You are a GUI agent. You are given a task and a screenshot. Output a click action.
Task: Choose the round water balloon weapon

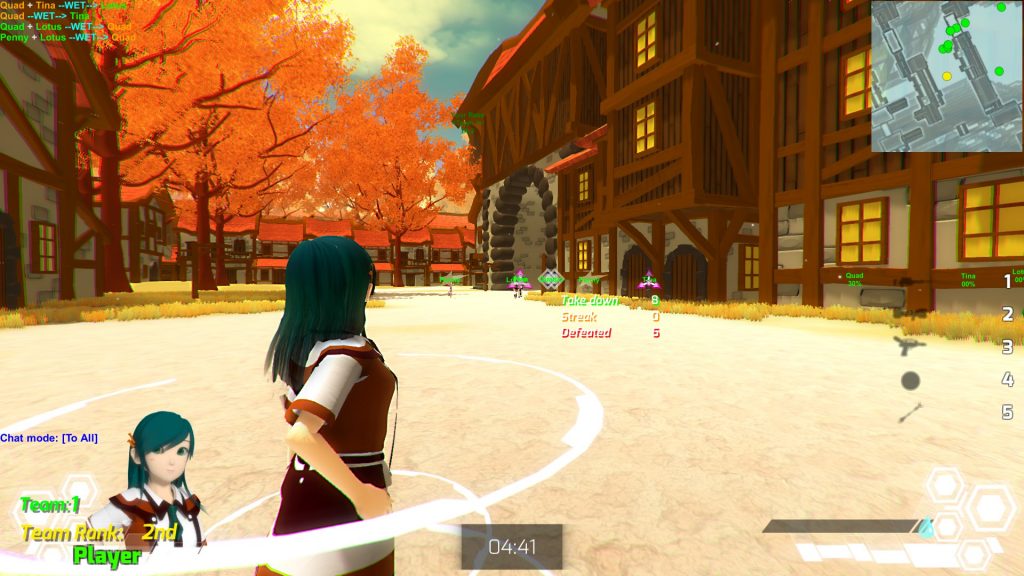(x=910, y=380)
